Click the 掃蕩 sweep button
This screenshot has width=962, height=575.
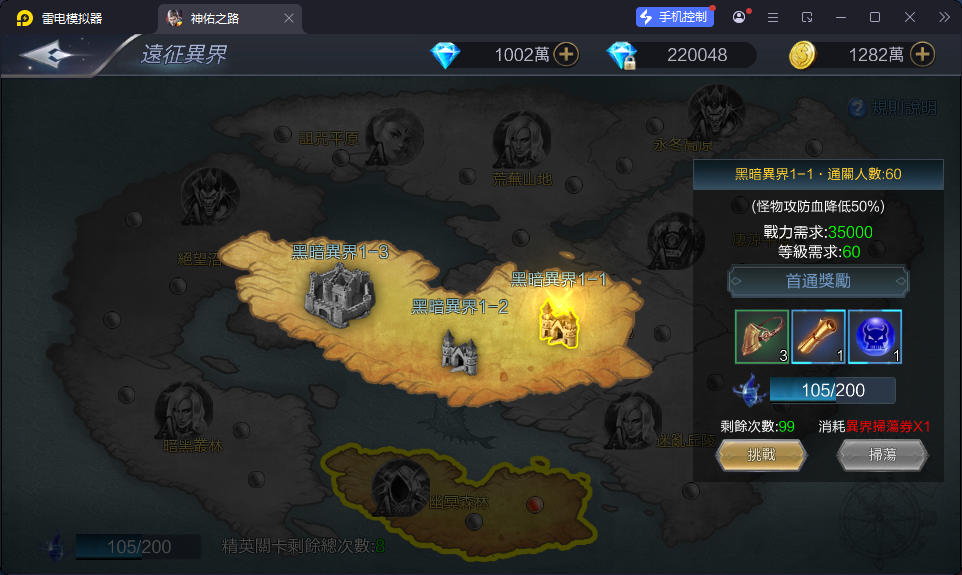882,455
